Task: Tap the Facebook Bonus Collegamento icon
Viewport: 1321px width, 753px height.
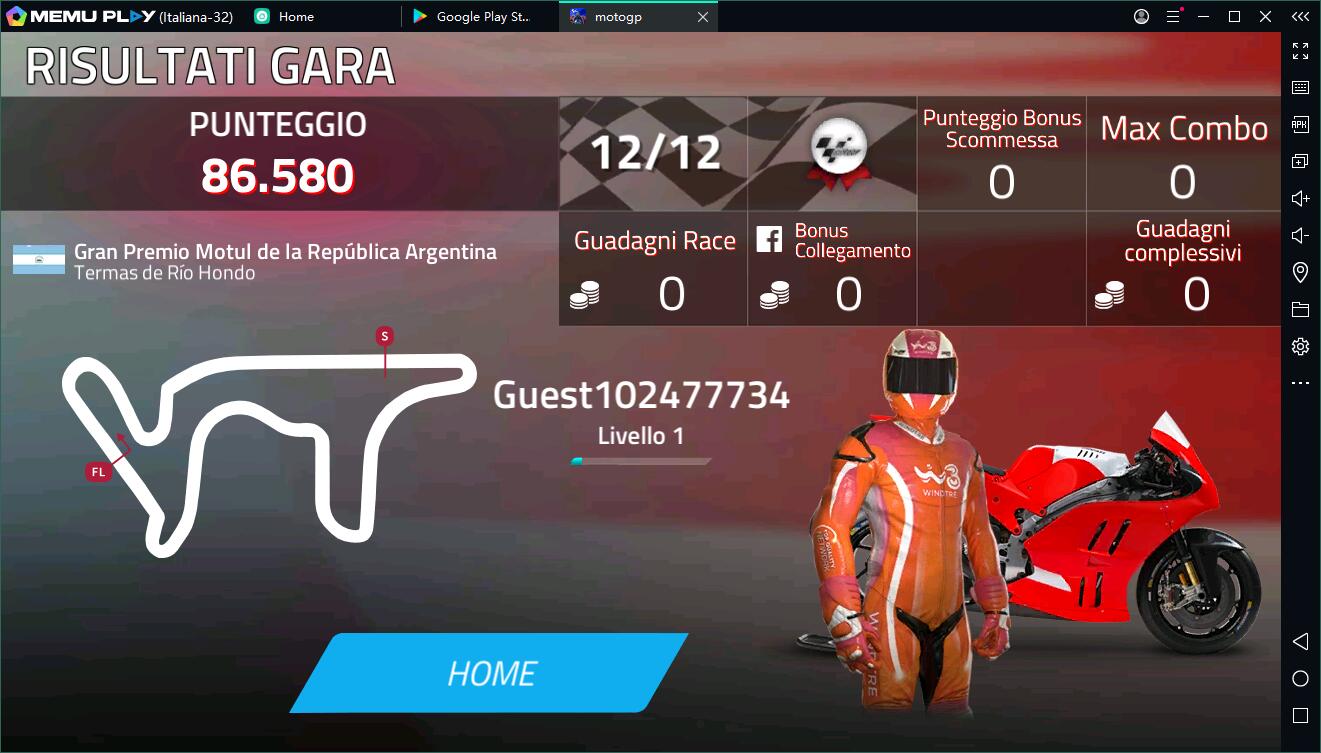Action: click(x=769, y=240)
